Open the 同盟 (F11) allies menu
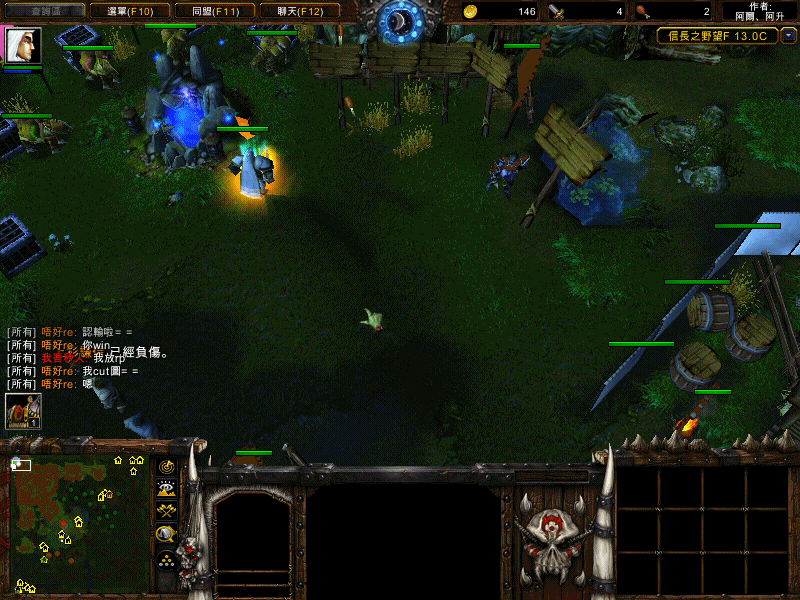Screen dimensions: 800x600 tap(214, 11)
